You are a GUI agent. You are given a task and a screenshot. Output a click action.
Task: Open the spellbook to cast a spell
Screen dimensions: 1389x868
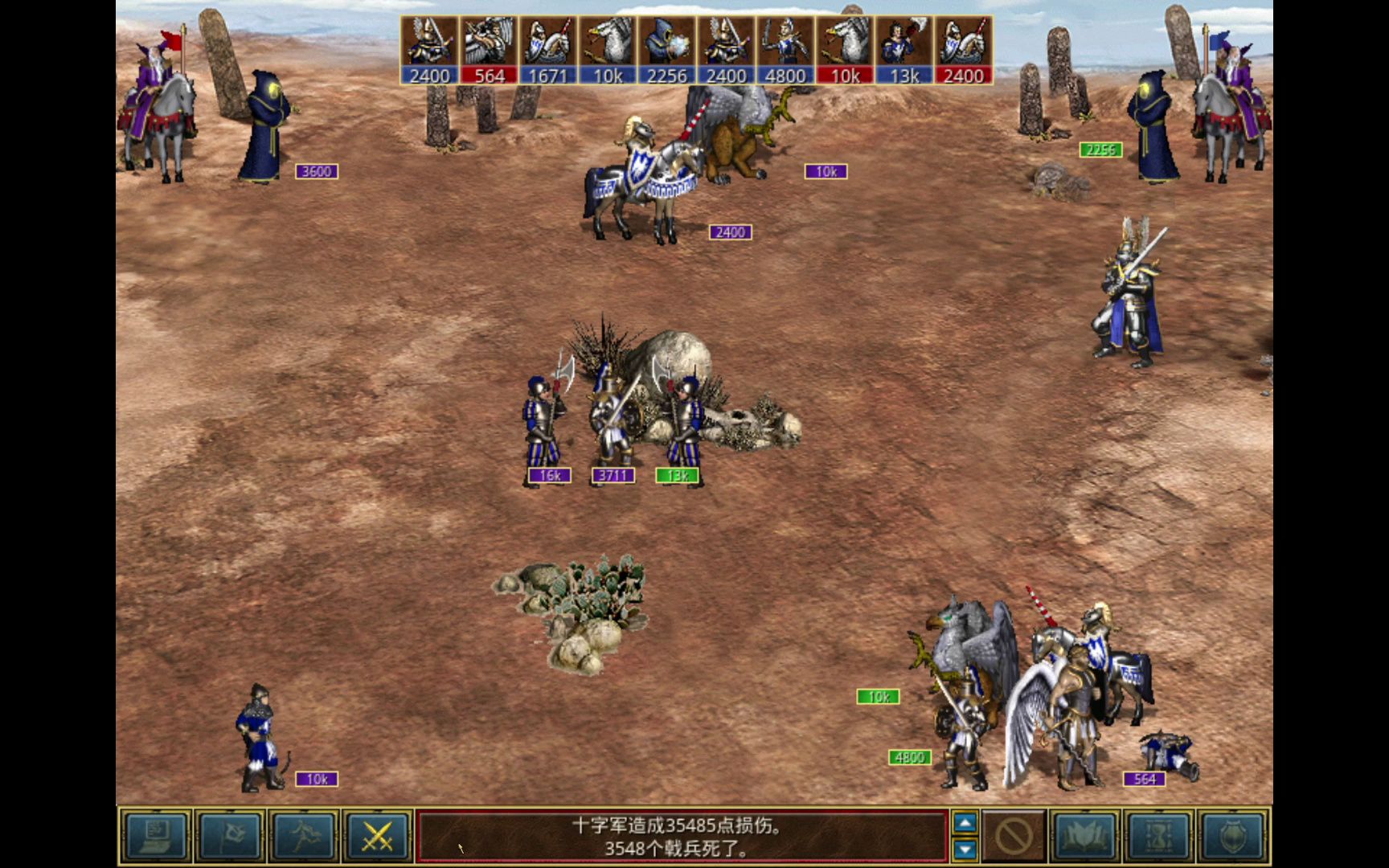point(1084,837)
